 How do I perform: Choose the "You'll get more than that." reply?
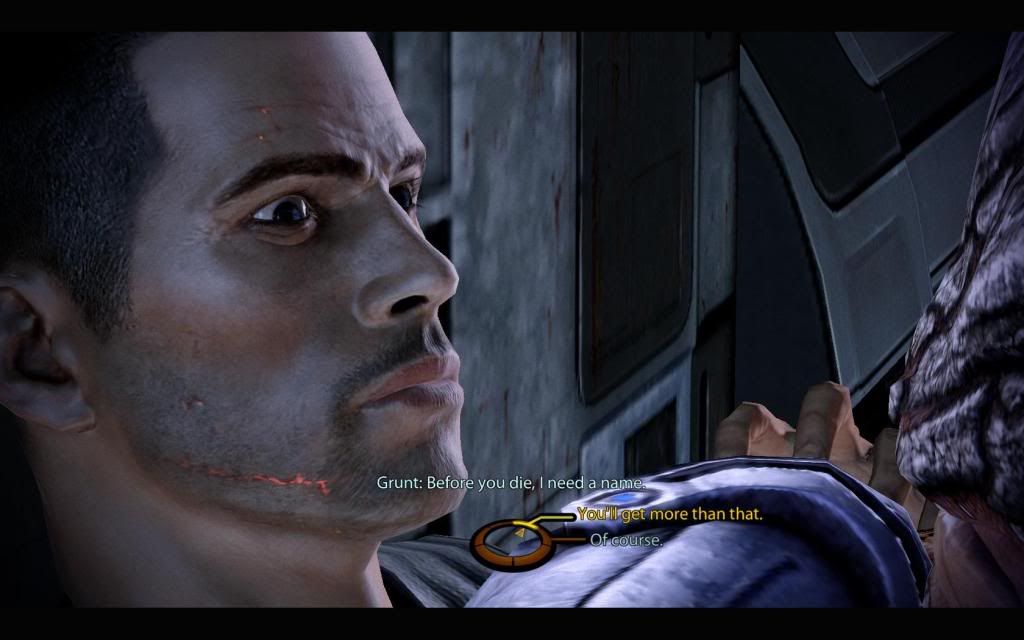[669, 515]
